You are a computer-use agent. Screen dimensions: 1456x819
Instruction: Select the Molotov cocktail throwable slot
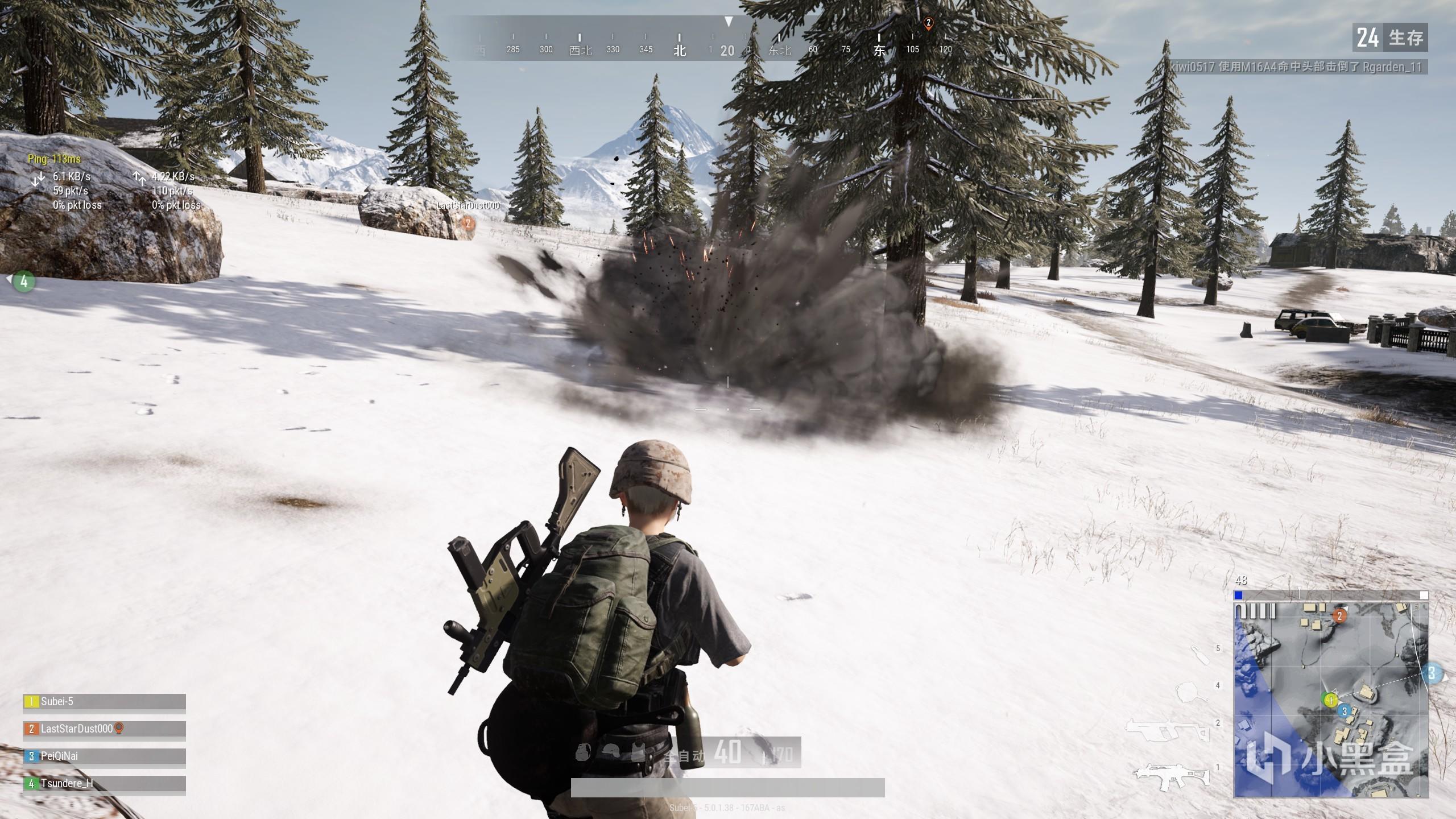(1200, 655)
